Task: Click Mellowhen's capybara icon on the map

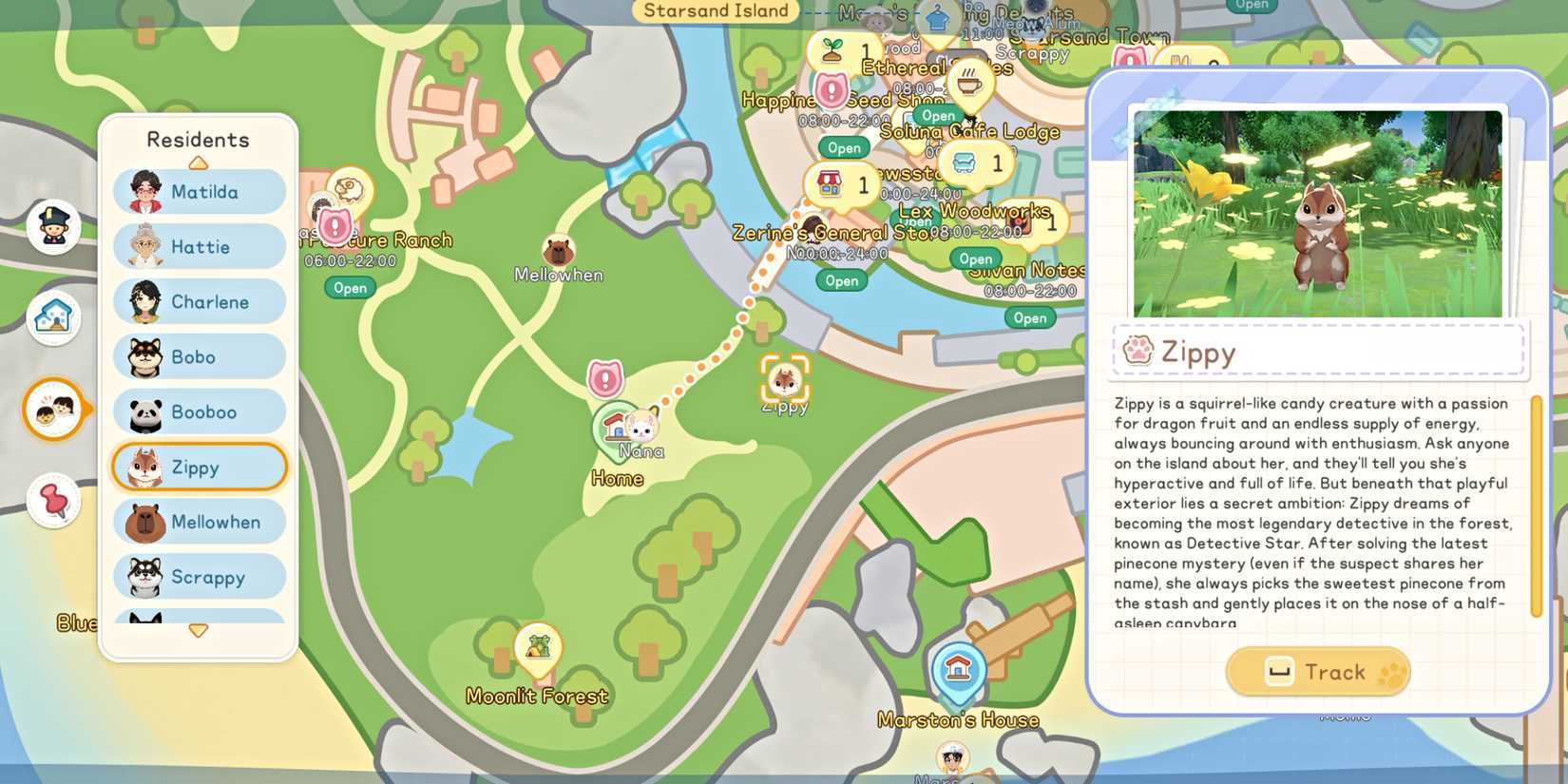Action: coord(559,250)
